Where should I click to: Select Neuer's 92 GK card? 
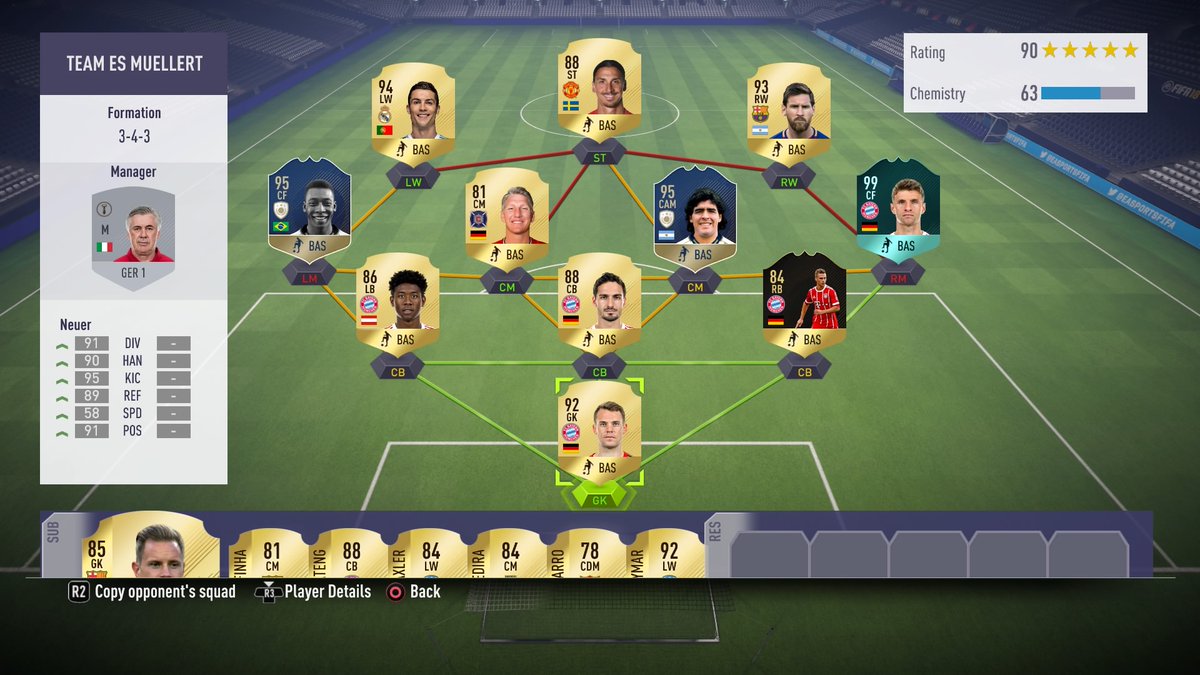coord(600,432)
